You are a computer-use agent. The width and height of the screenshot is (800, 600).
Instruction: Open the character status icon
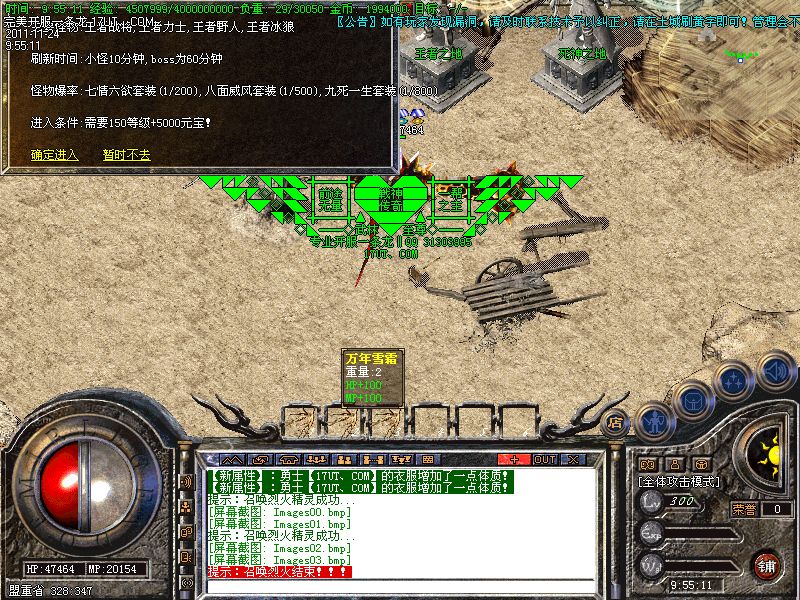pyautogui.click(x=655, y=421)
